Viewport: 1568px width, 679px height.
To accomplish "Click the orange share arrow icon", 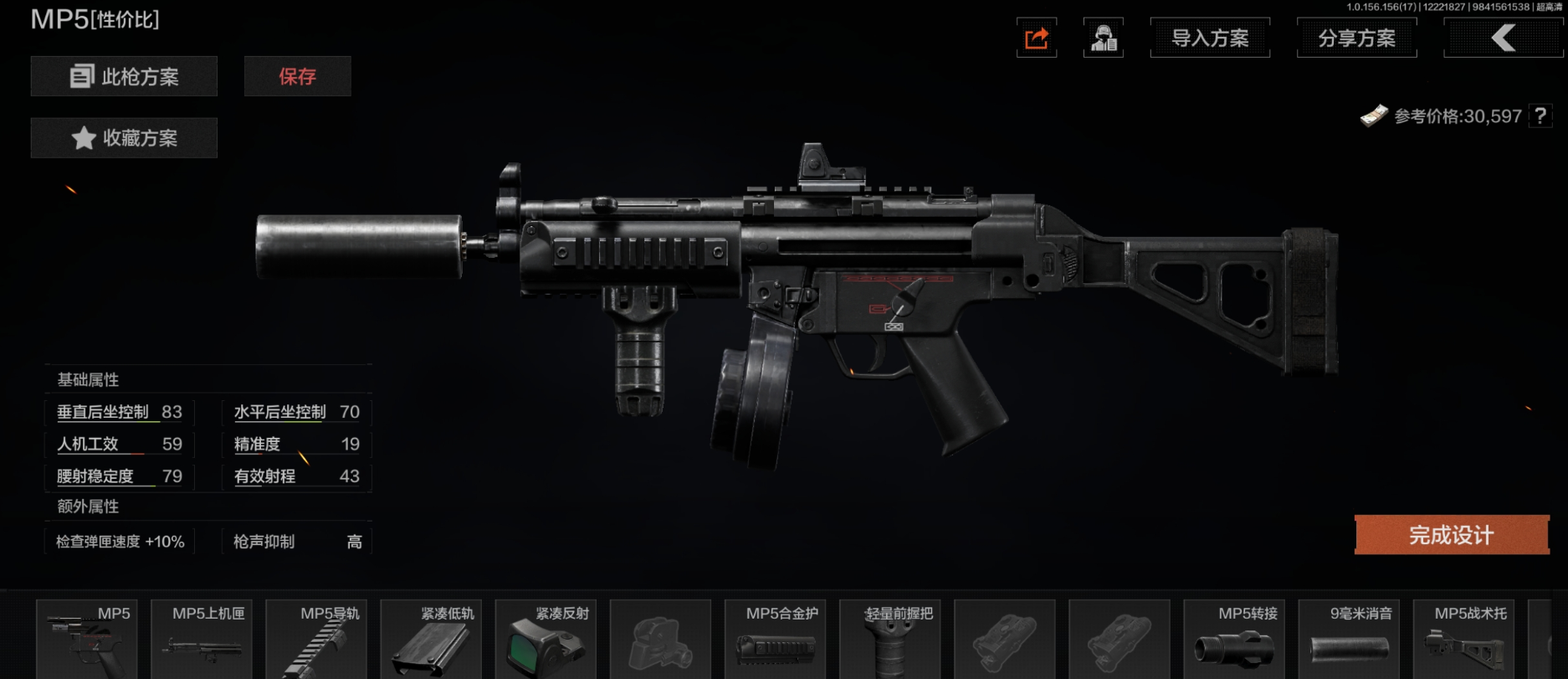I will [x=1037, y=39].
